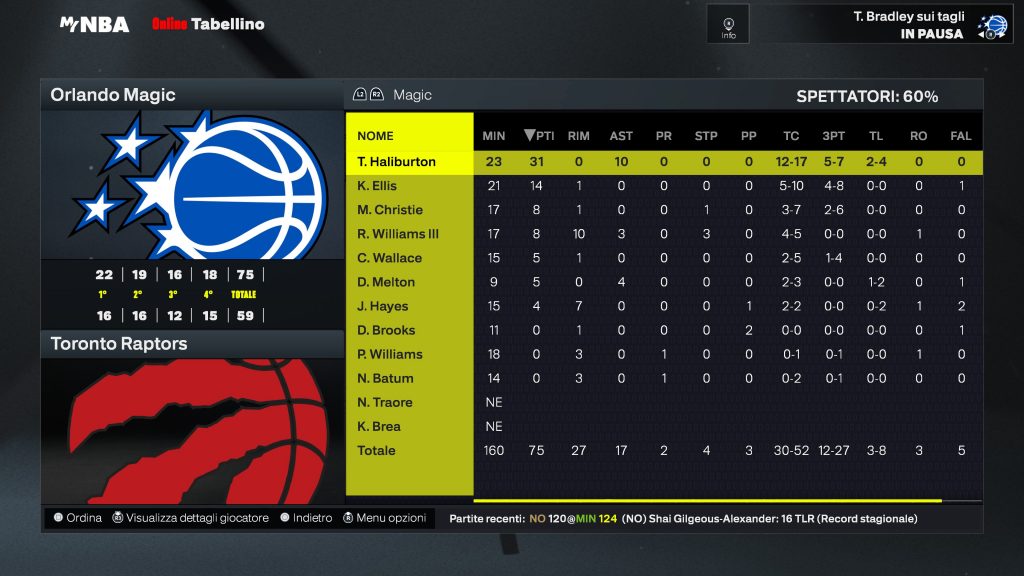The height and width of the screenshot is (576, 1024).
Task: Choose N. Traore in the list
Action: point(385,402)
